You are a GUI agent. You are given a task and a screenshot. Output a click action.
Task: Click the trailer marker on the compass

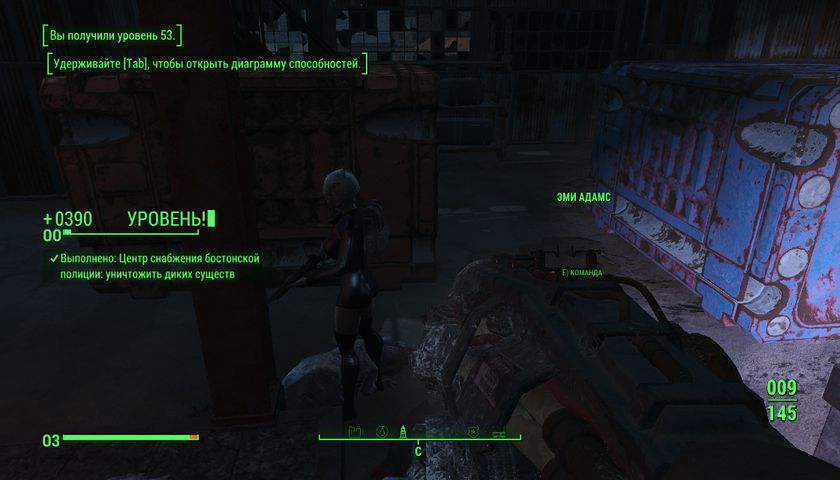click(x=498, y=432)
